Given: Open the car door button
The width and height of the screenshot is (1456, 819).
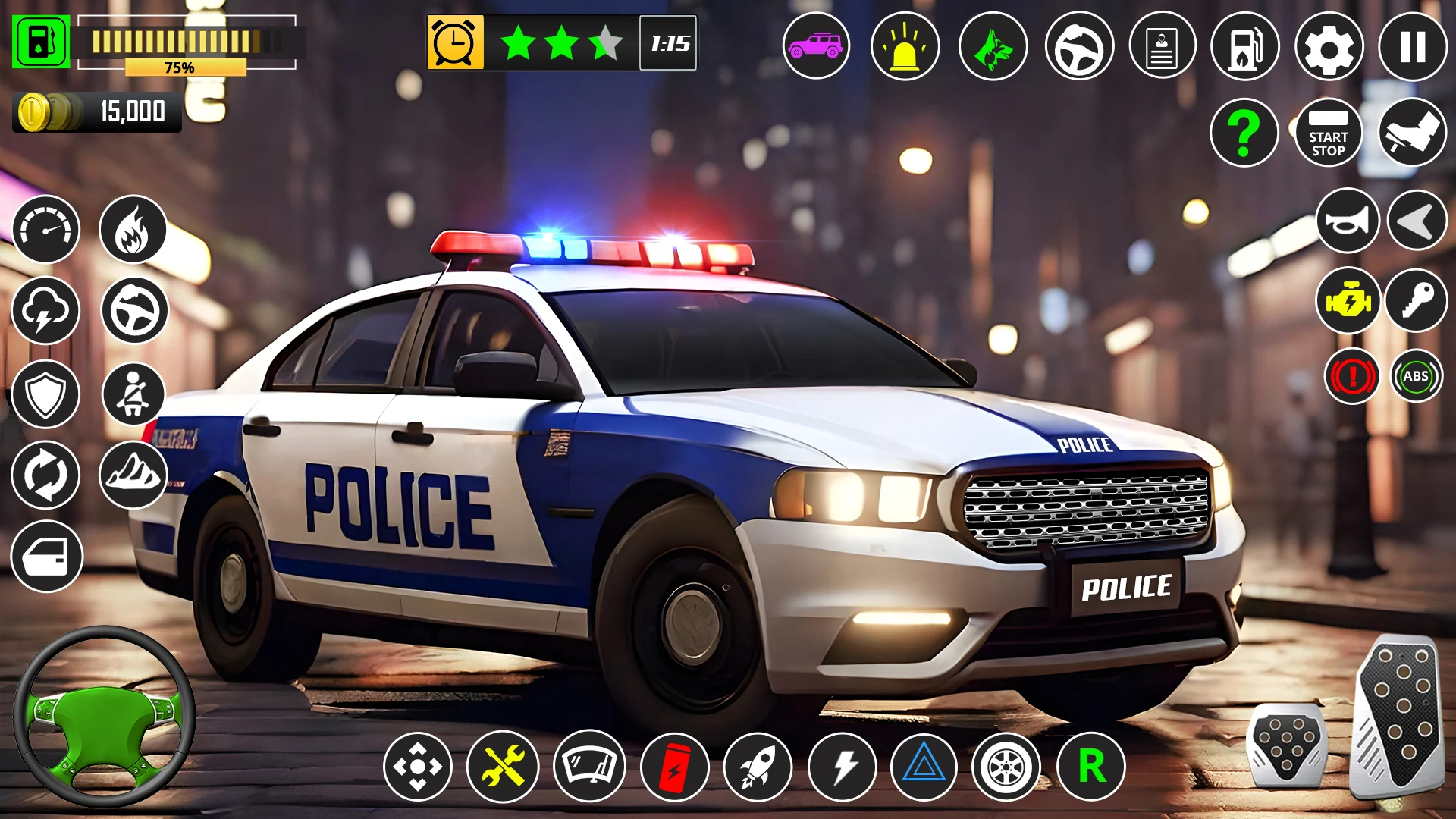Looking at the screenshot, I should click(x=46, y=557).
